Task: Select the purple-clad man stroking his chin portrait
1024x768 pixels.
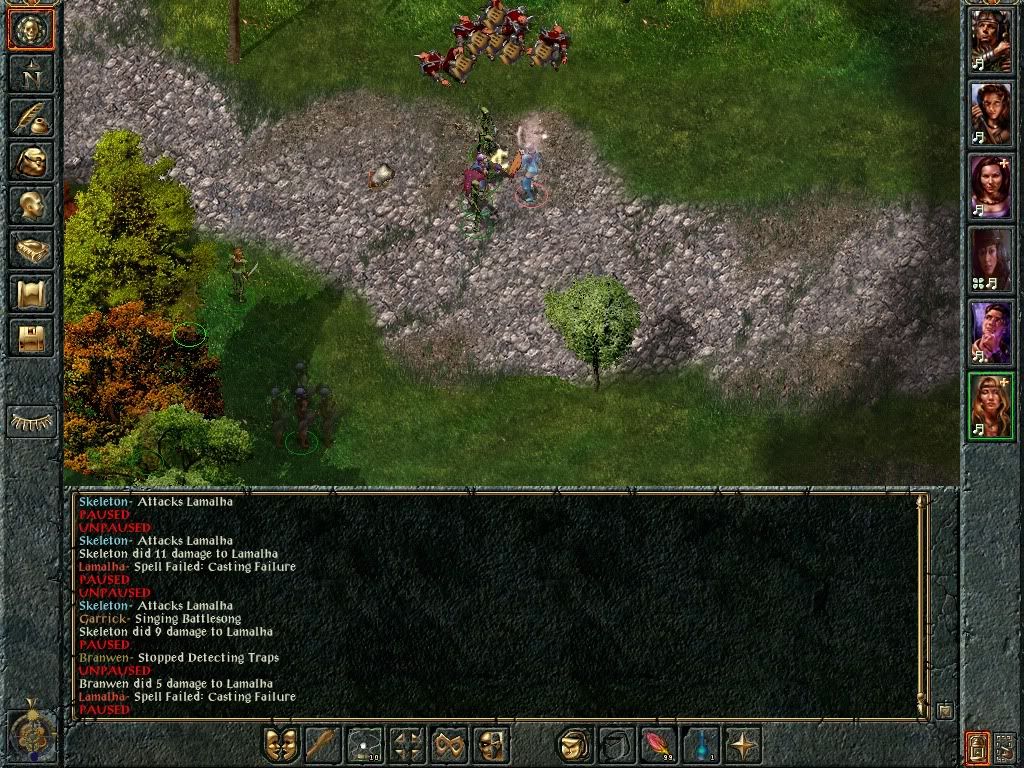Action: tap(991, 333)
